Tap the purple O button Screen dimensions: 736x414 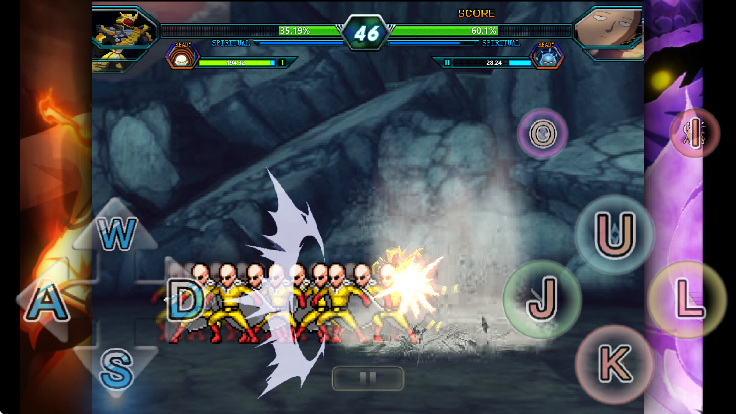542,133
